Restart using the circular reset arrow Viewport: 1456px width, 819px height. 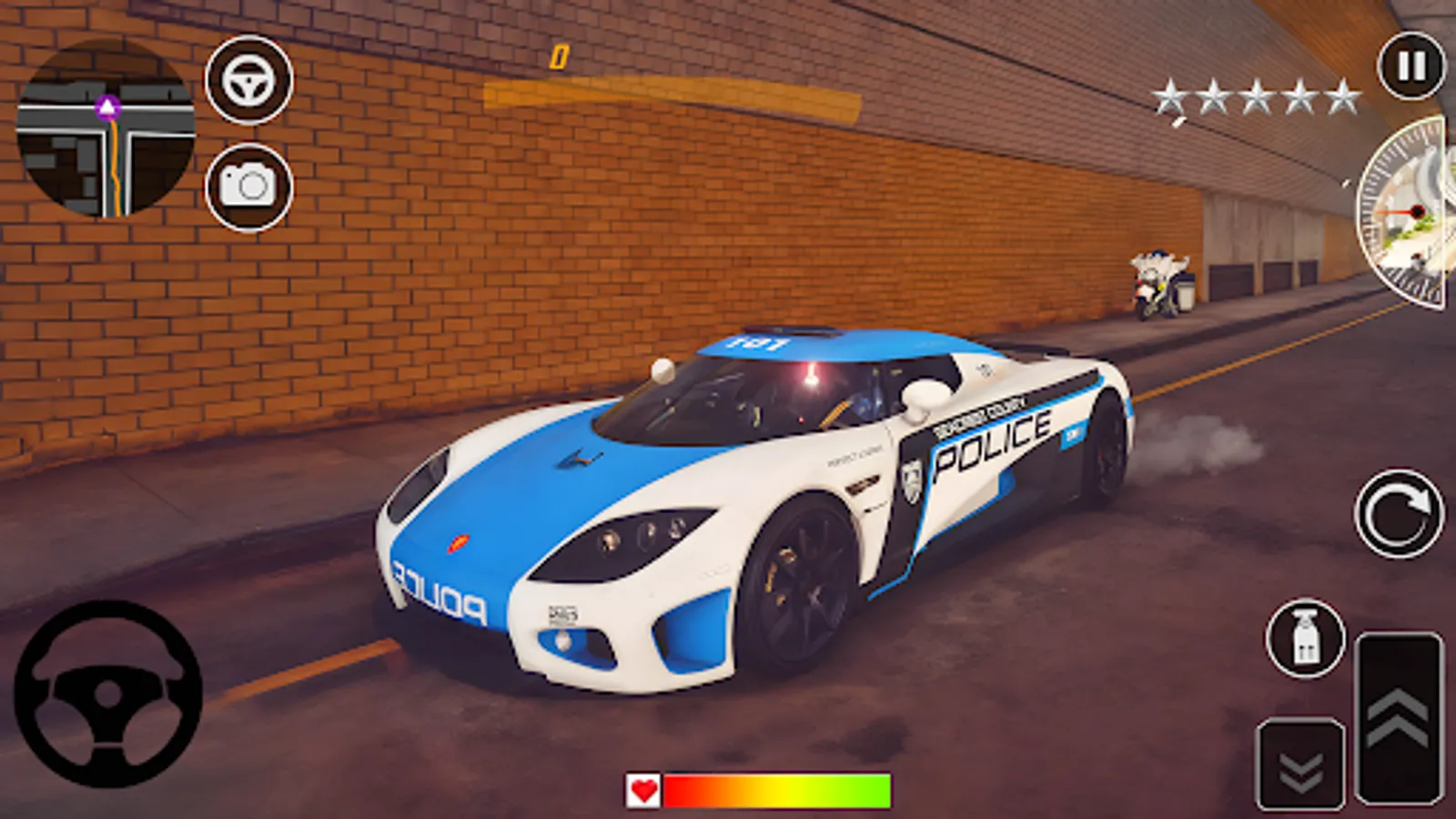(x=1400, y=512)
